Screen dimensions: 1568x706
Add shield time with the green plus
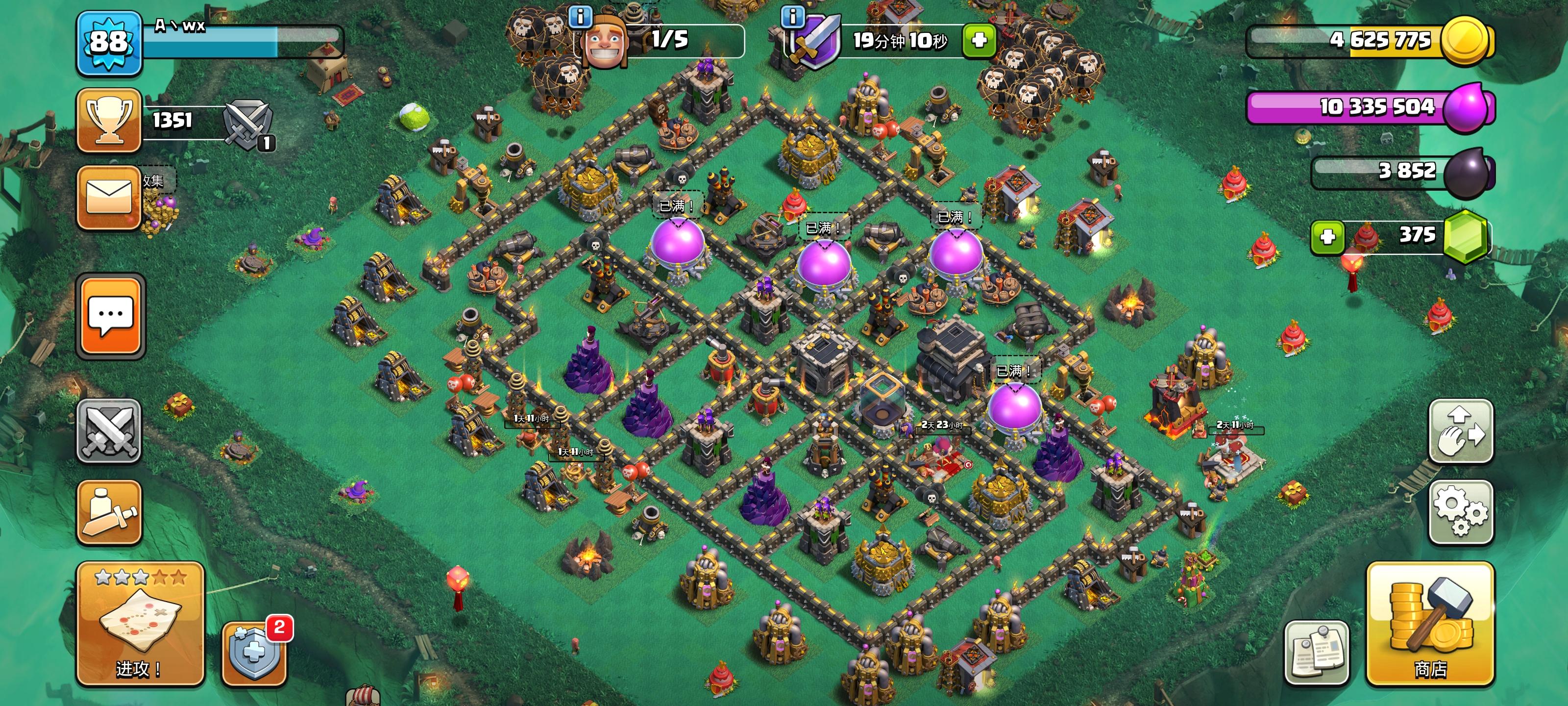click(x=979, y=41)
